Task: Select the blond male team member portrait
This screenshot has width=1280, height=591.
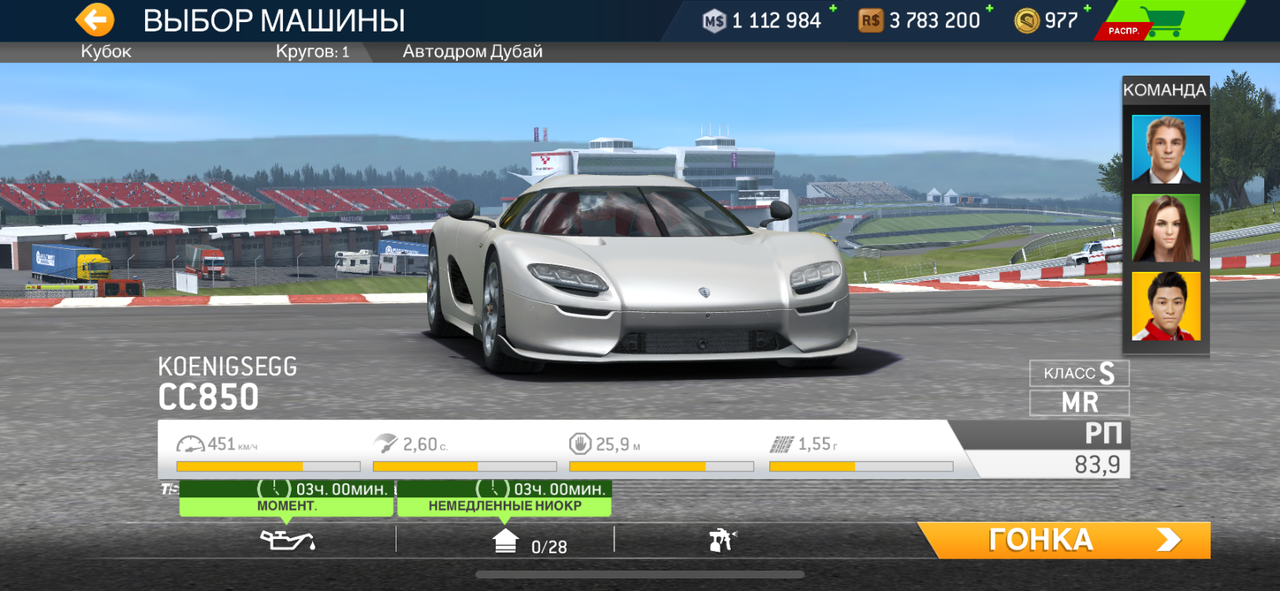Action: [1166, 148]
